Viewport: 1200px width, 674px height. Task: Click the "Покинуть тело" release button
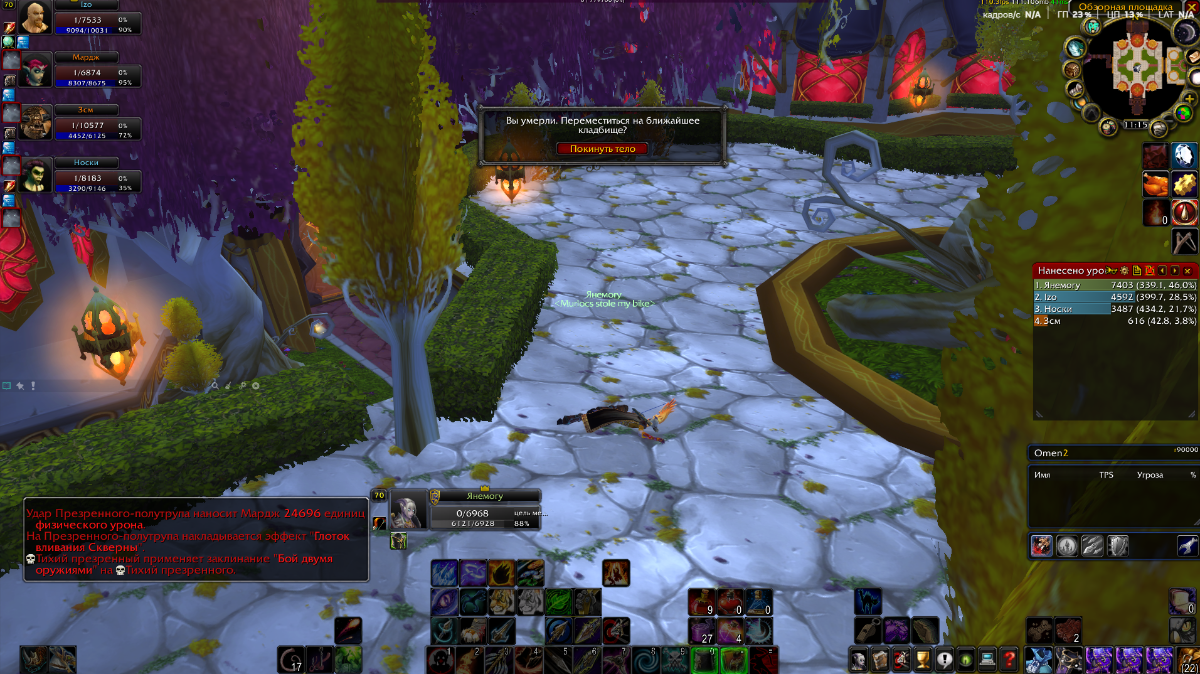pyautogui.click(x=602, y=149)
